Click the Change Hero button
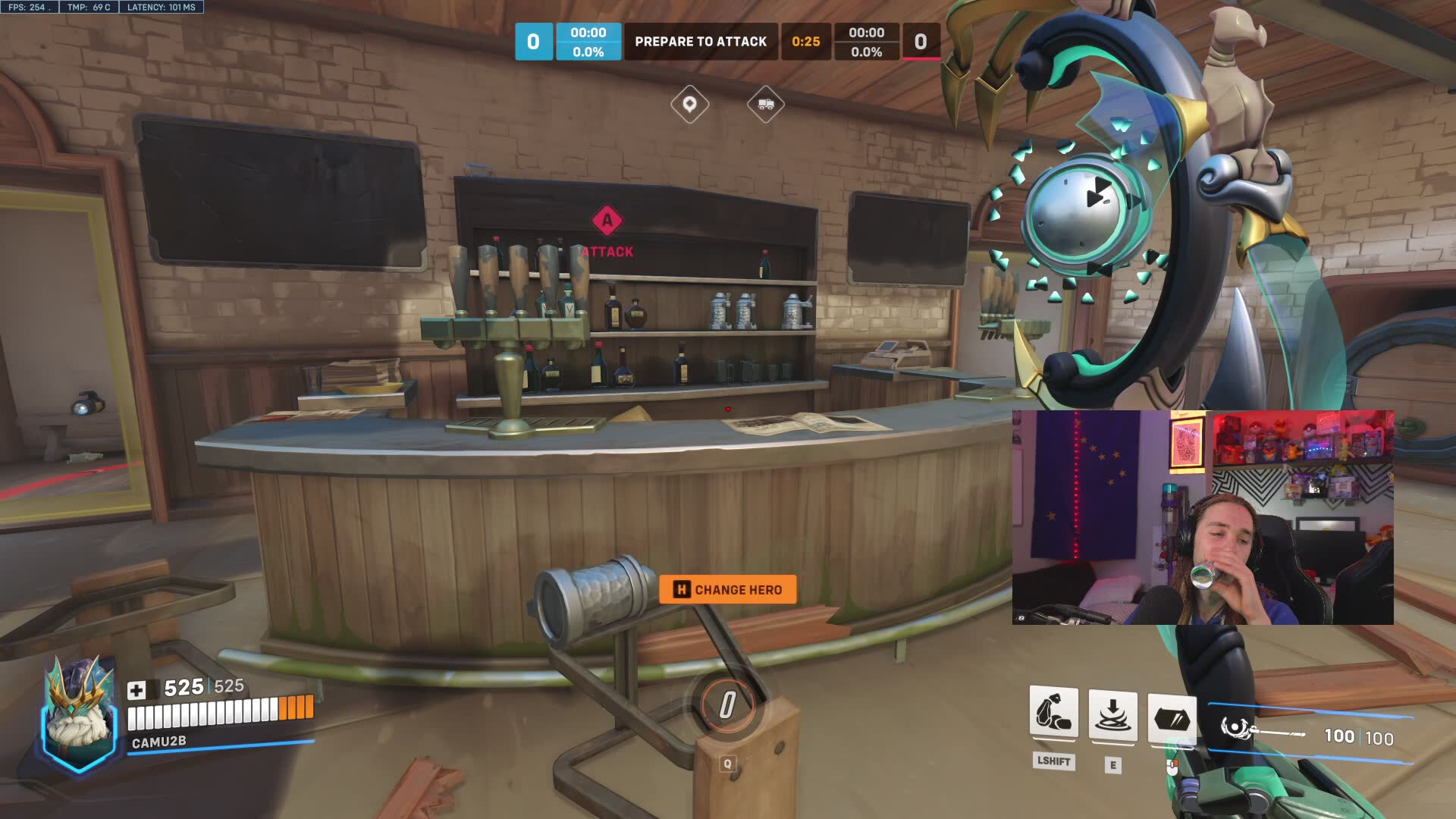 point(727,589)
